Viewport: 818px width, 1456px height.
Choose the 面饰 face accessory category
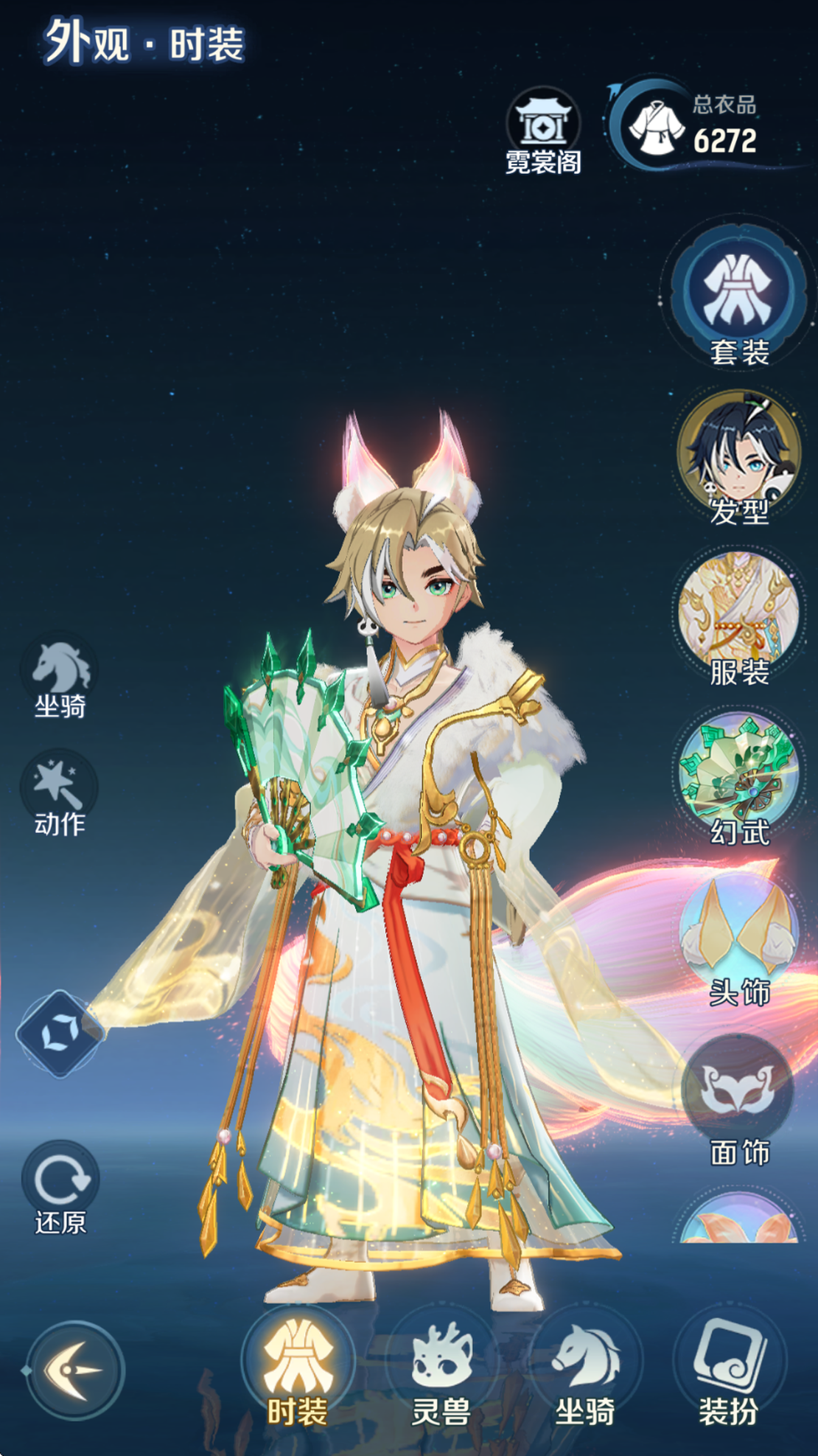[x=738, y=1098]
